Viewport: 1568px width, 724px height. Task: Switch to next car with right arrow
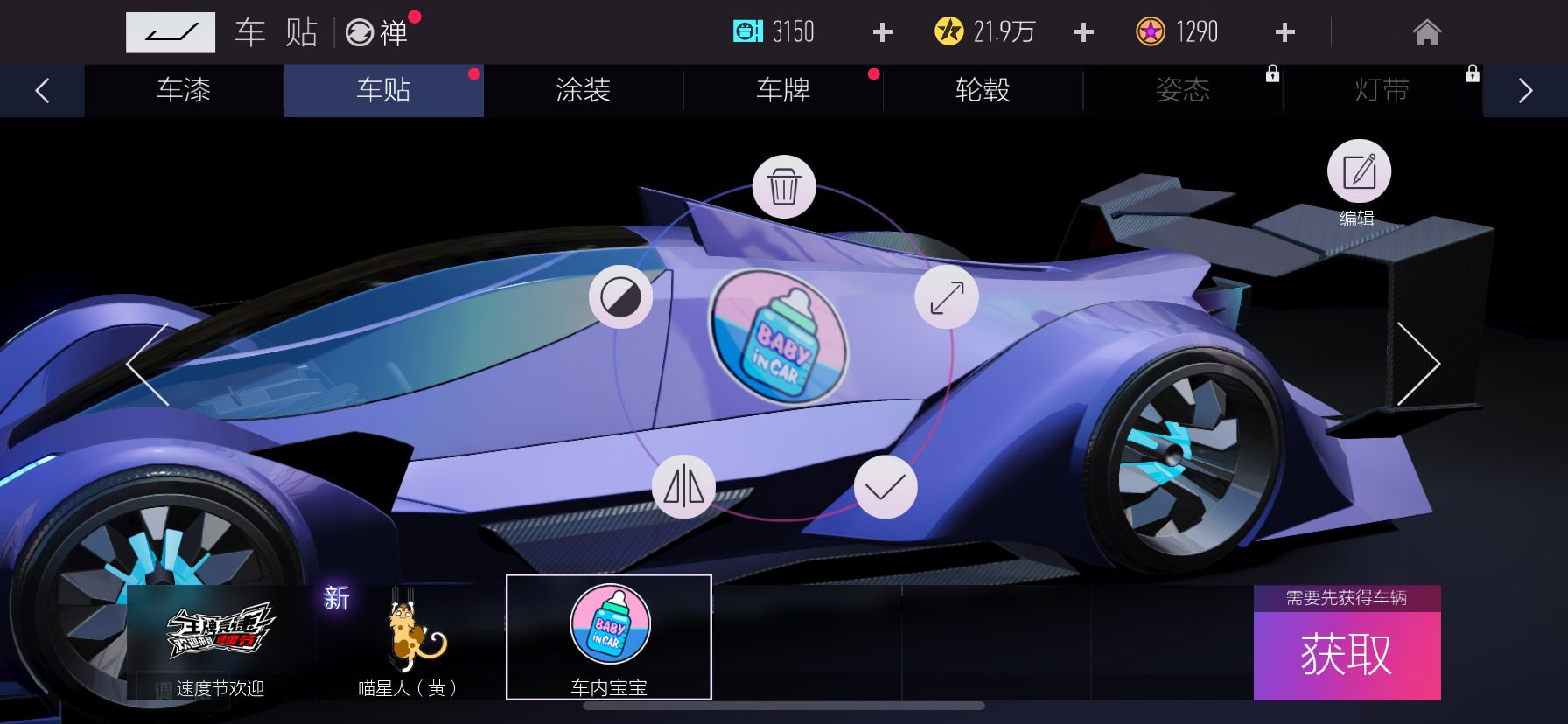pyautogui.click(x=1422, y=363)
